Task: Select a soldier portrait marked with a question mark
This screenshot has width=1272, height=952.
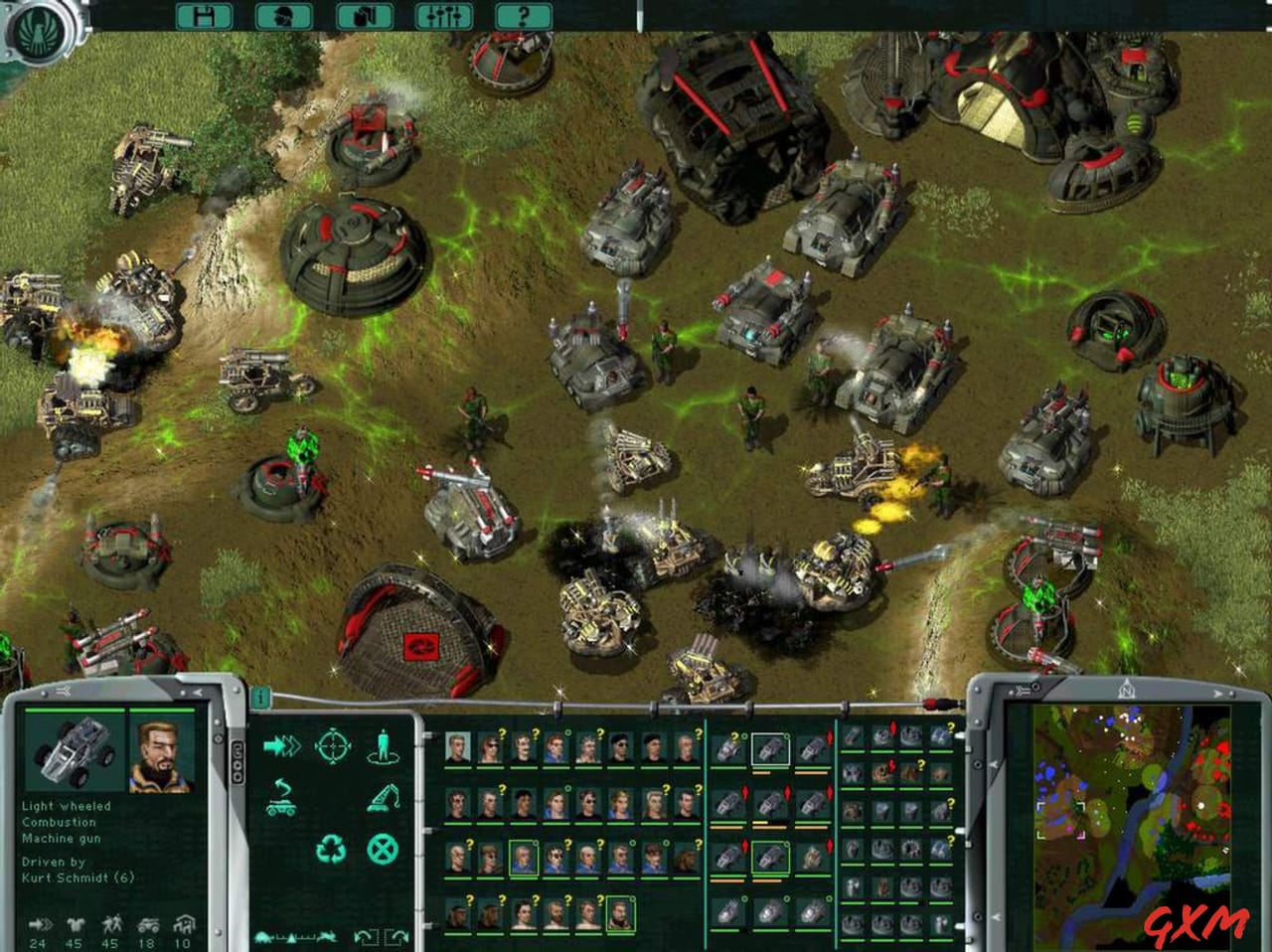Action: point(489,747)
